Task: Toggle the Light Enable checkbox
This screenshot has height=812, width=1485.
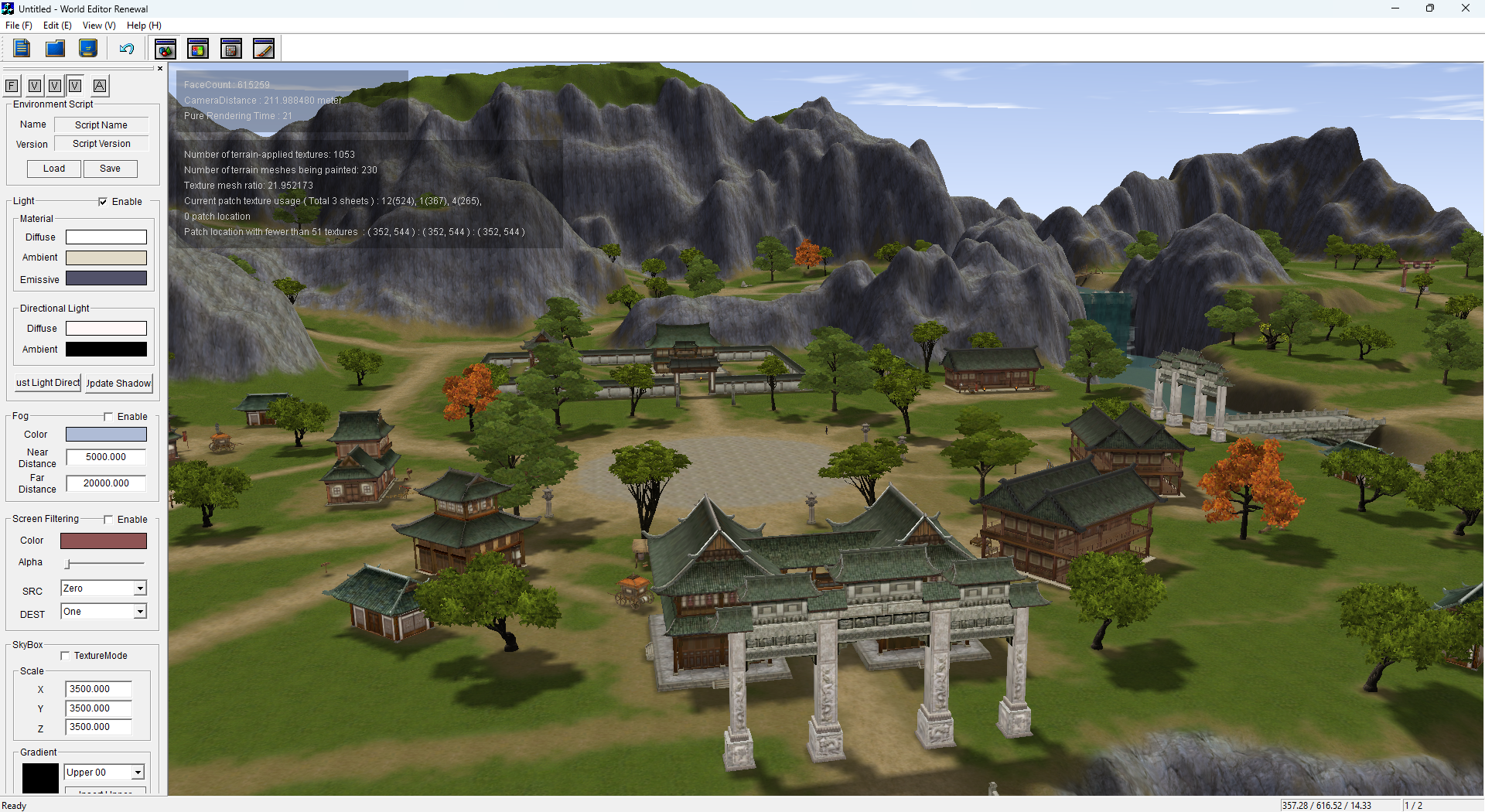Action: pos(103,202)
